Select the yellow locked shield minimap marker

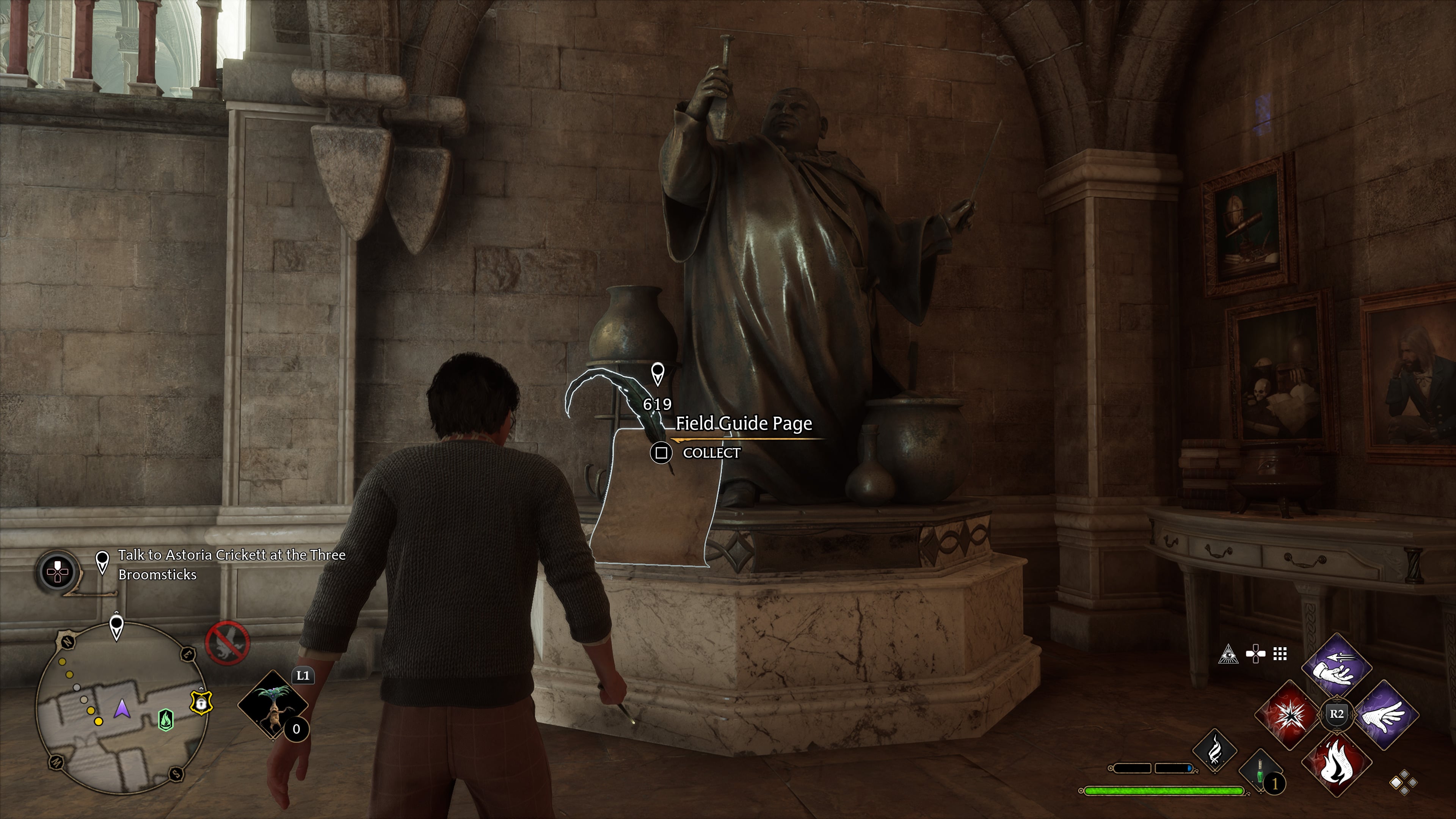pos(201,702)
